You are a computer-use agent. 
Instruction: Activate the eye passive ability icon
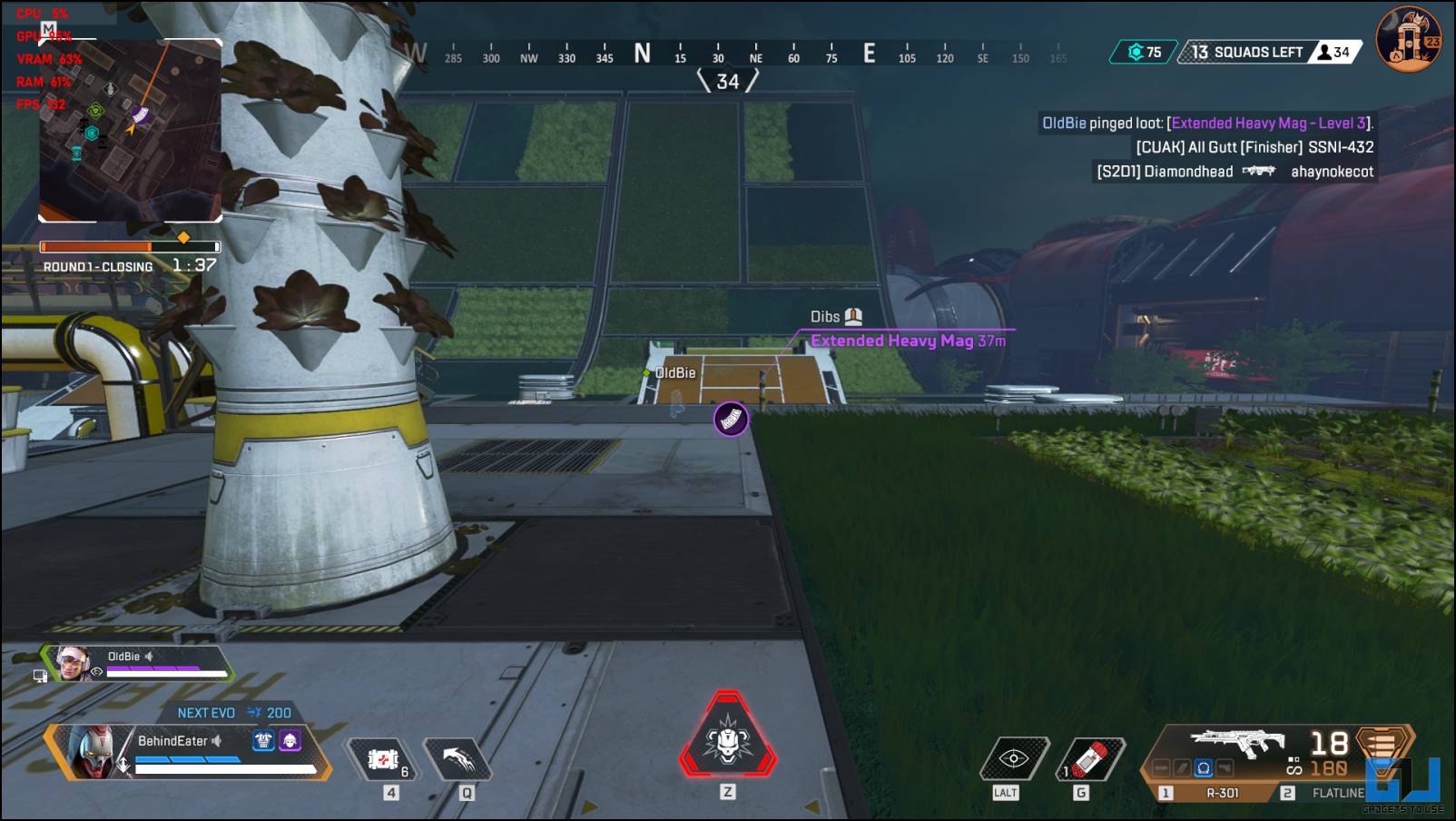1013,758
